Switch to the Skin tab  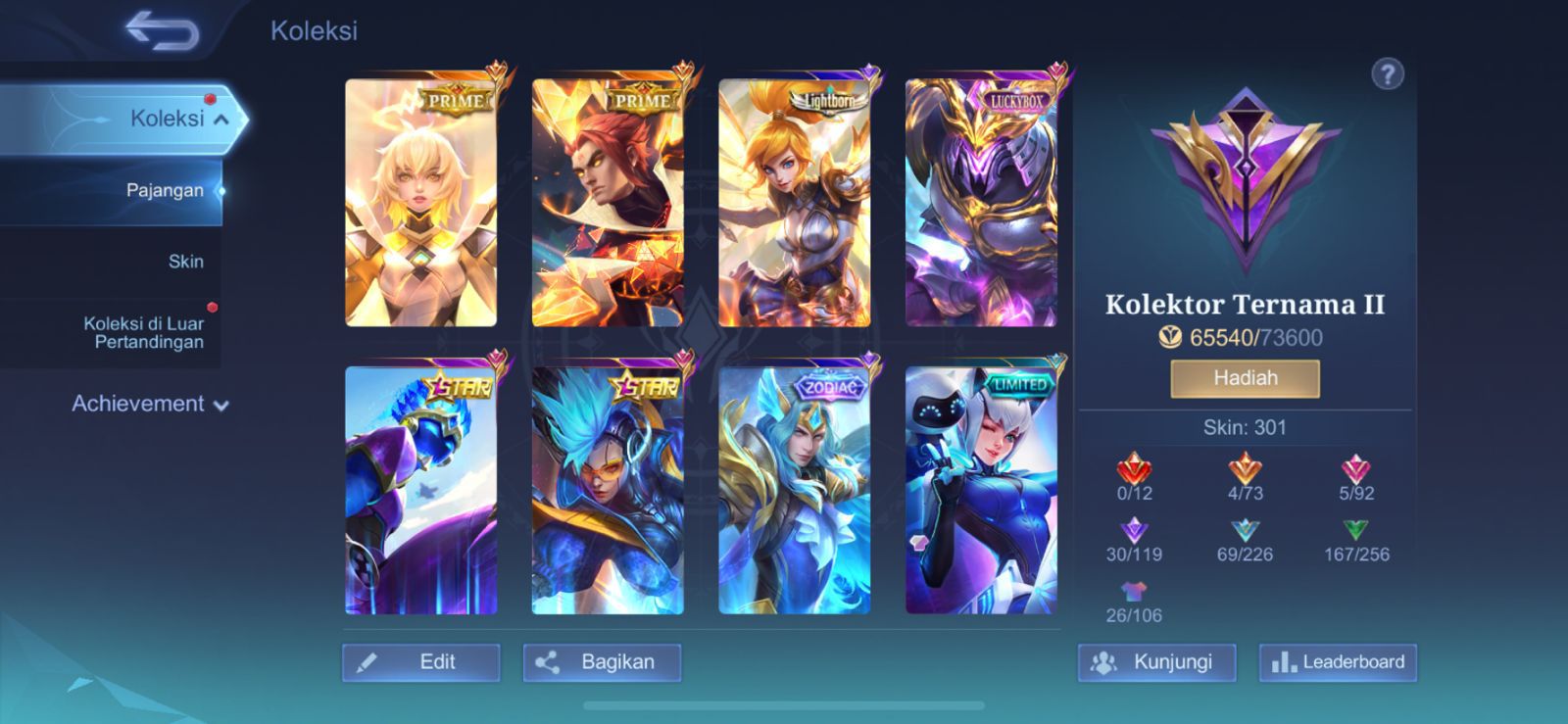[185, 262]
